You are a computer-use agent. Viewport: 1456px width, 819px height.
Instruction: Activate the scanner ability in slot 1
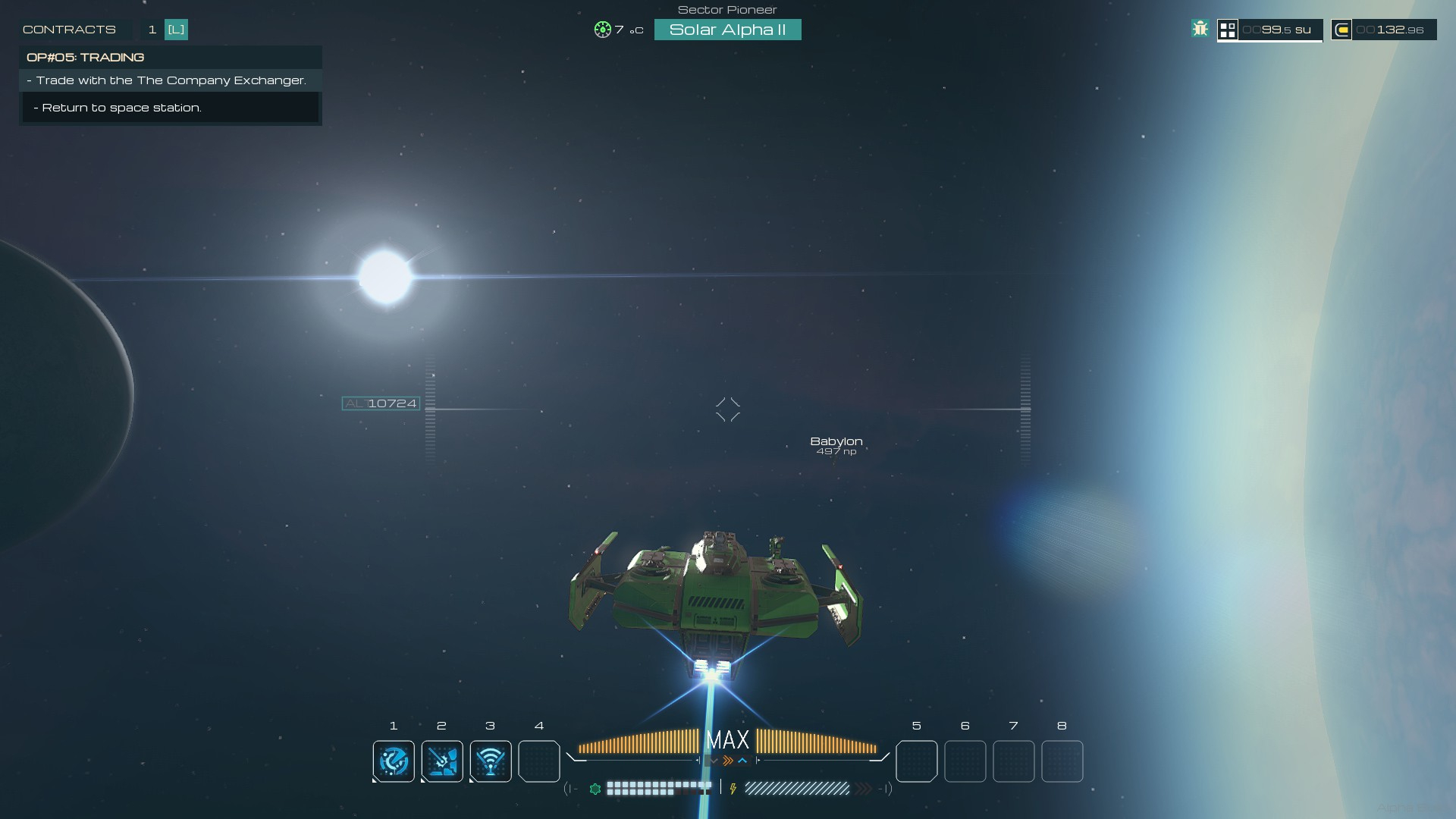(x=394, y=761)
